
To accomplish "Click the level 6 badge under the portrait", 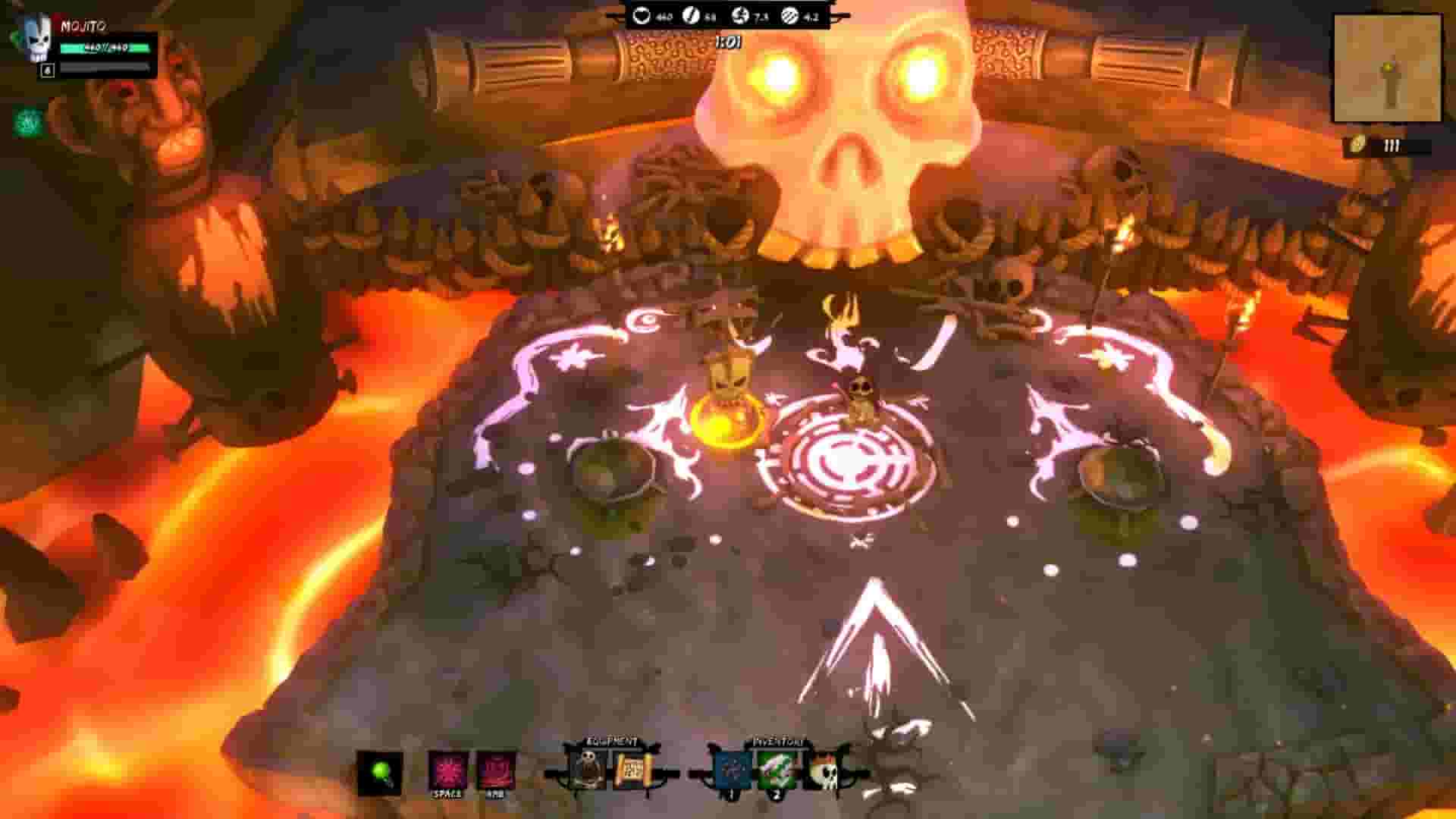I will (x=47, y=70).
